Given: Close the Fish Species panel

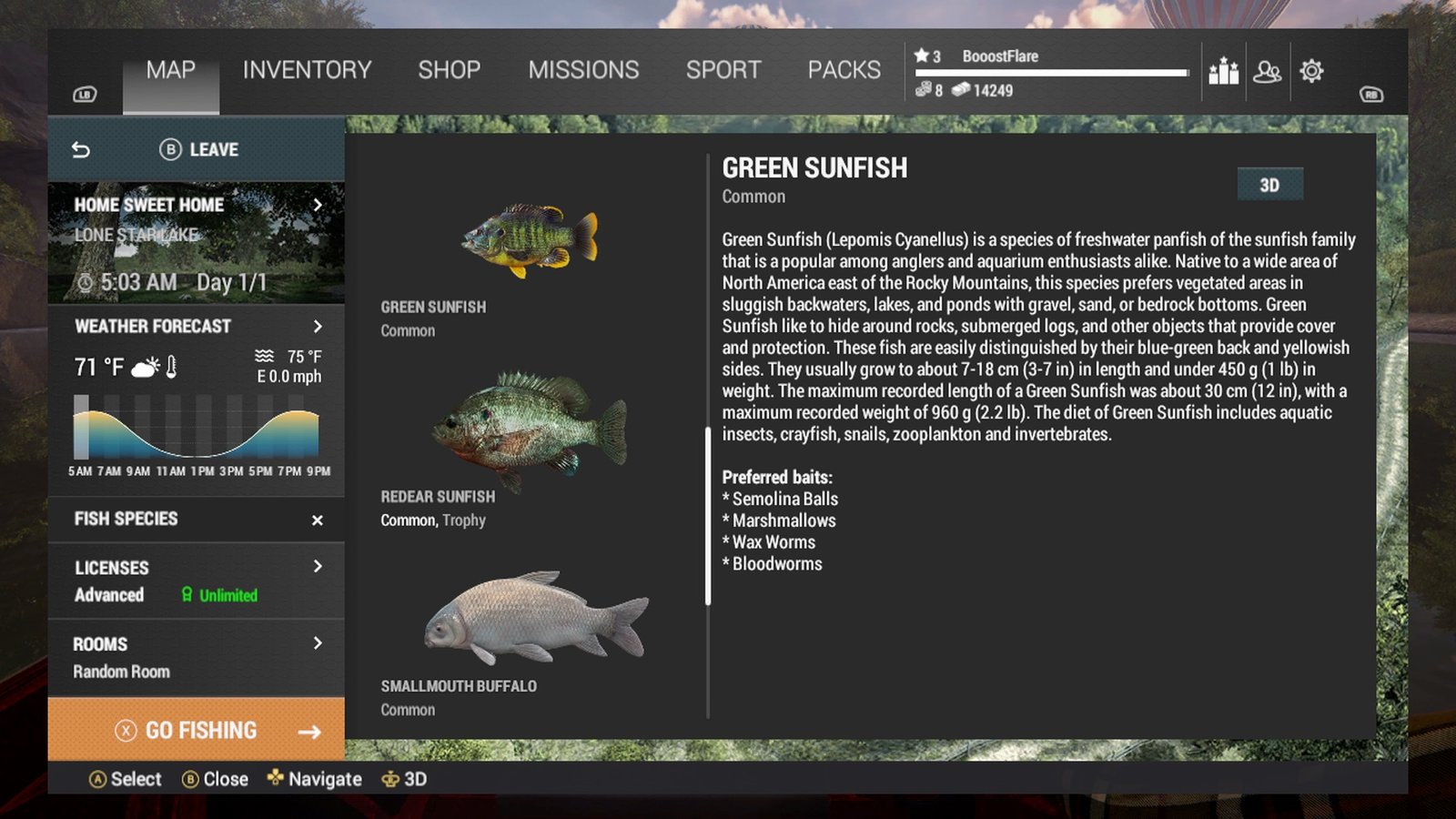Looking at the screenshot, I should click(x=317, y=521).
